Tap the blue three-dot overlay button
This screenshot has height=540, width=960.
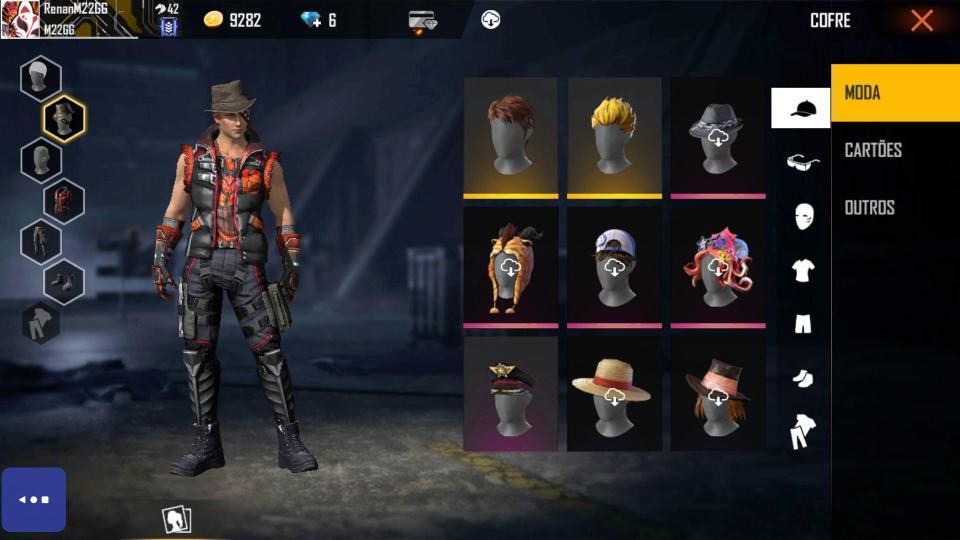(x=33, y=499)
